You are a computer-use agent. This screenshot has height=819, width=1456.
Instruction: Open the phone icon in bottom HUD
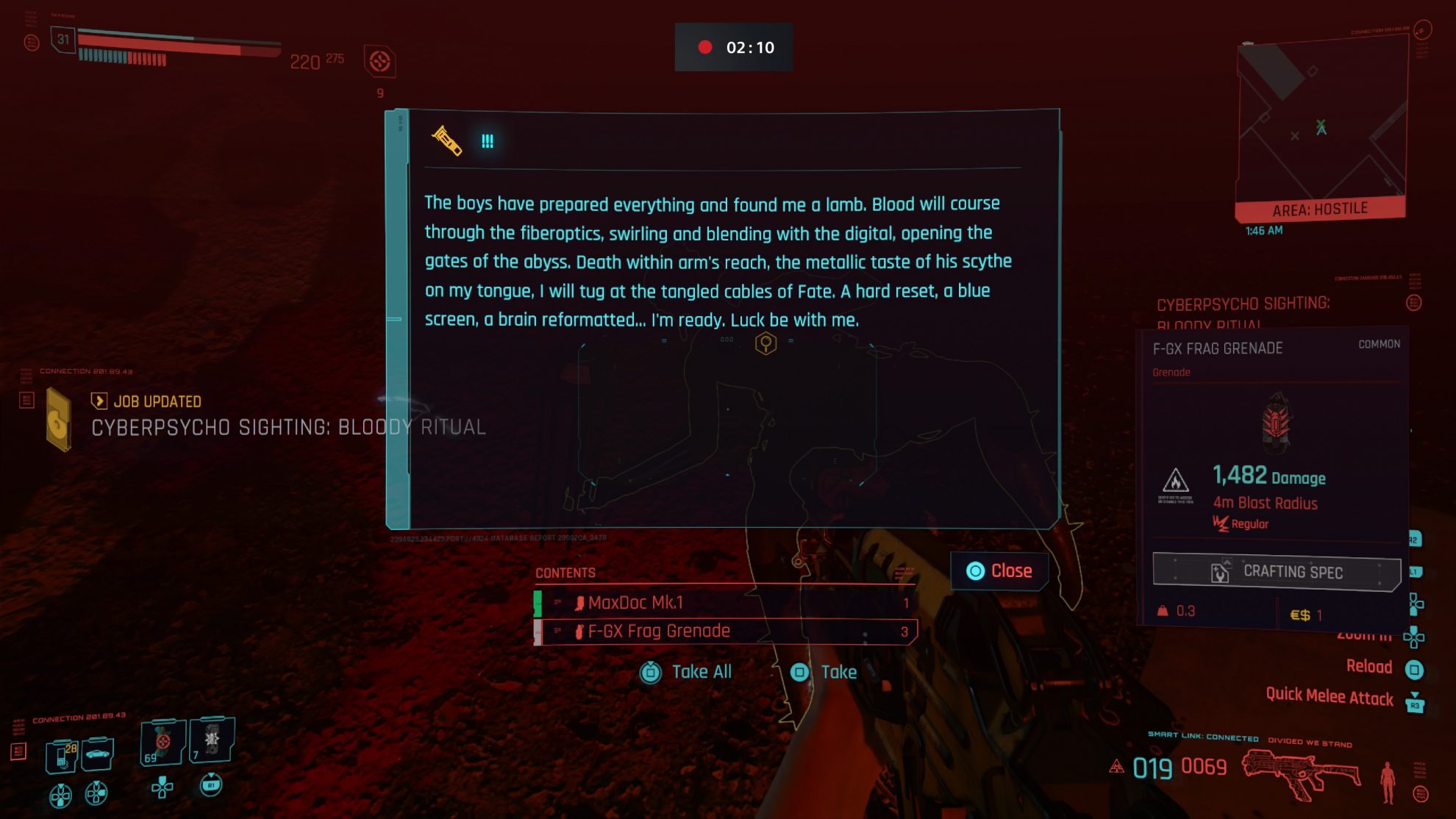tap(63, 754)
